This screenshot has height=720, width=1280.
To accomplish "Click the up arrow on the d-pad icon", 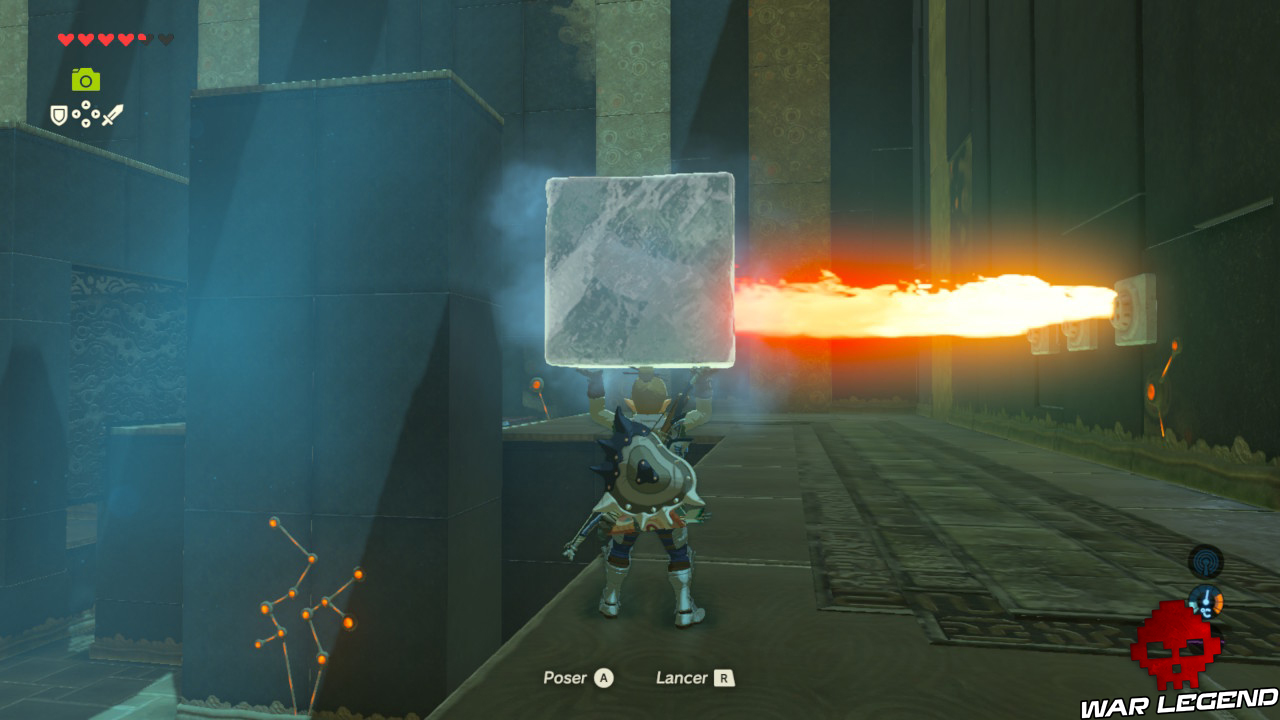I will pyautogui.click(x=85, y=104).
